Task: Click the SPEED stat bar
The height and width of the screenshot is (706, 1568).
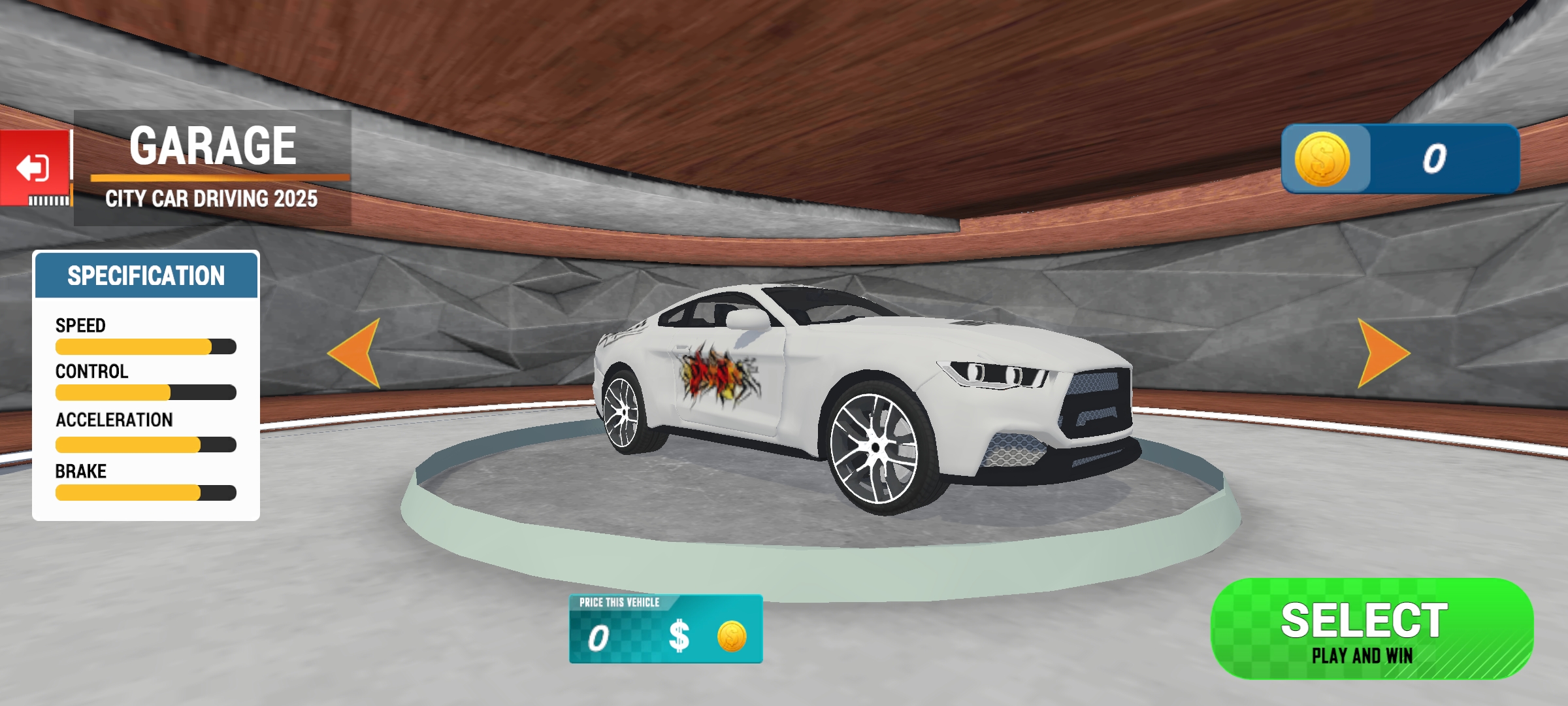Action: [145, 346]
